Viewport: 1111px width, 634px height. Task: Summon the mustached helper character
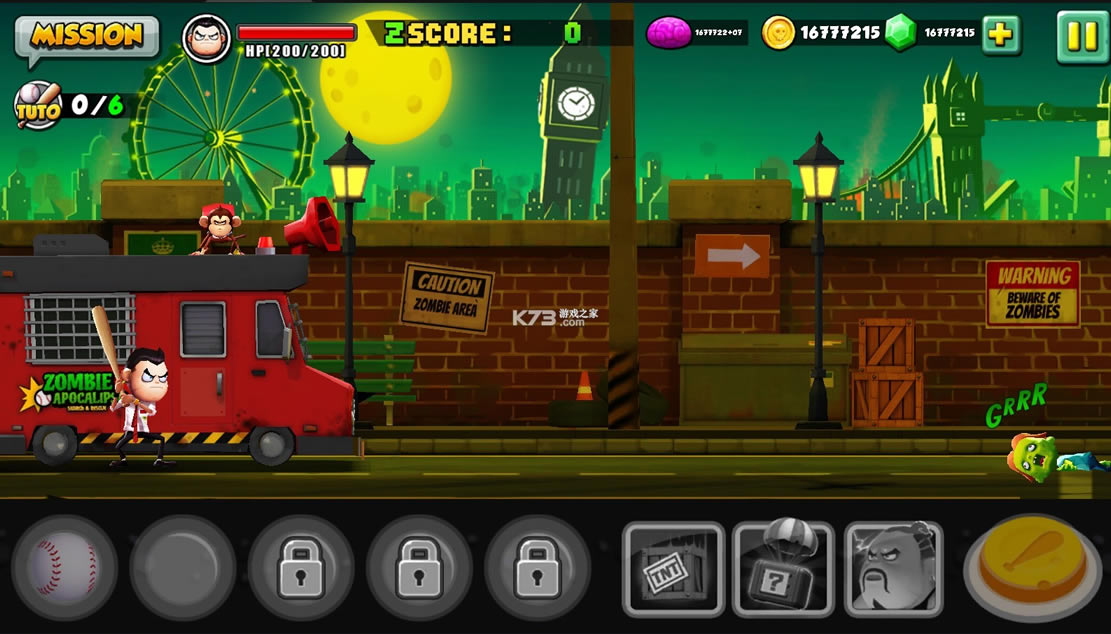893,568
